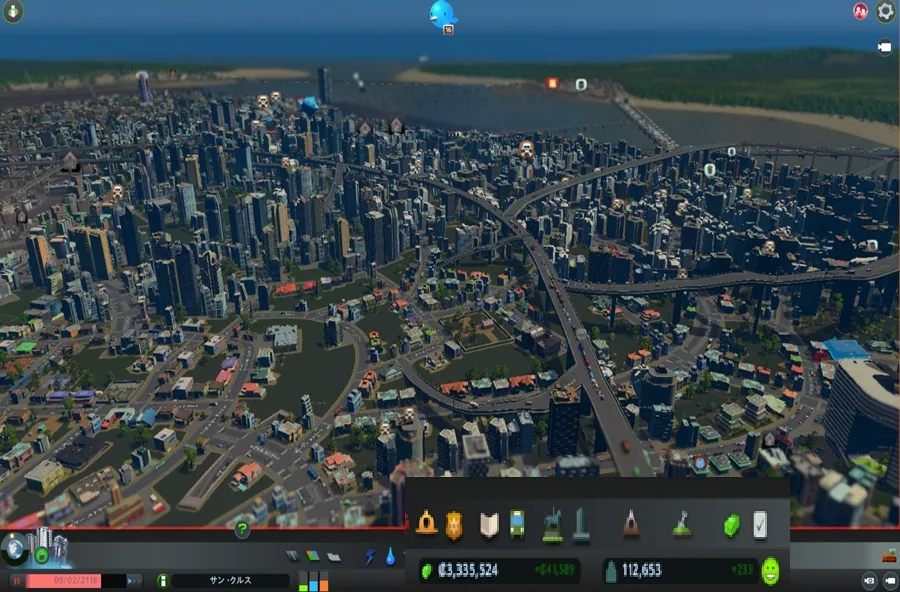900x592 pixels.
Task: Select the water droplet services icon
Action: coord(390,557)
